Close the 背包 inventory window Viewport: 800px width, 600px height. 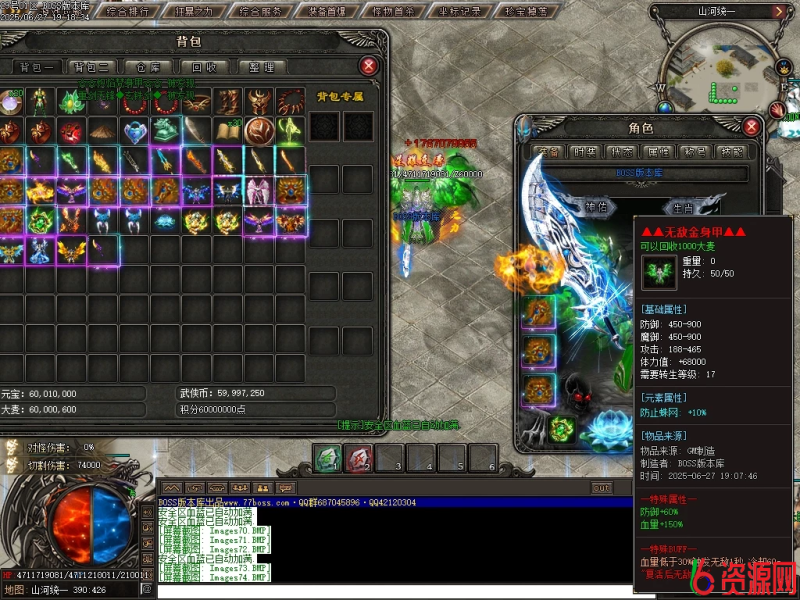[369, 66]
